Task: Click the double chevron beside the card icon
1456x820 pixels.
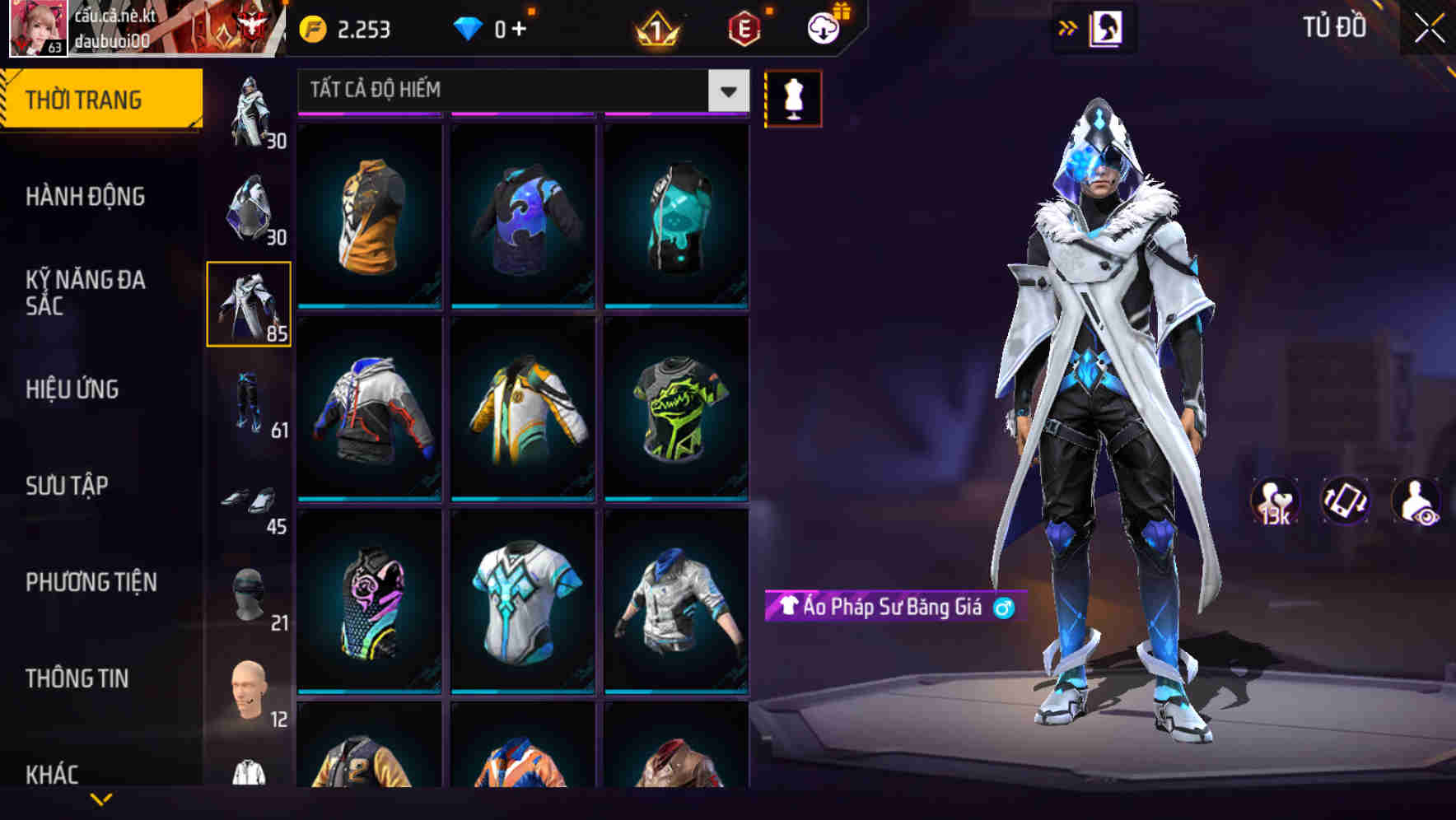Action: pyautogui.click(x=1066, y=27)
